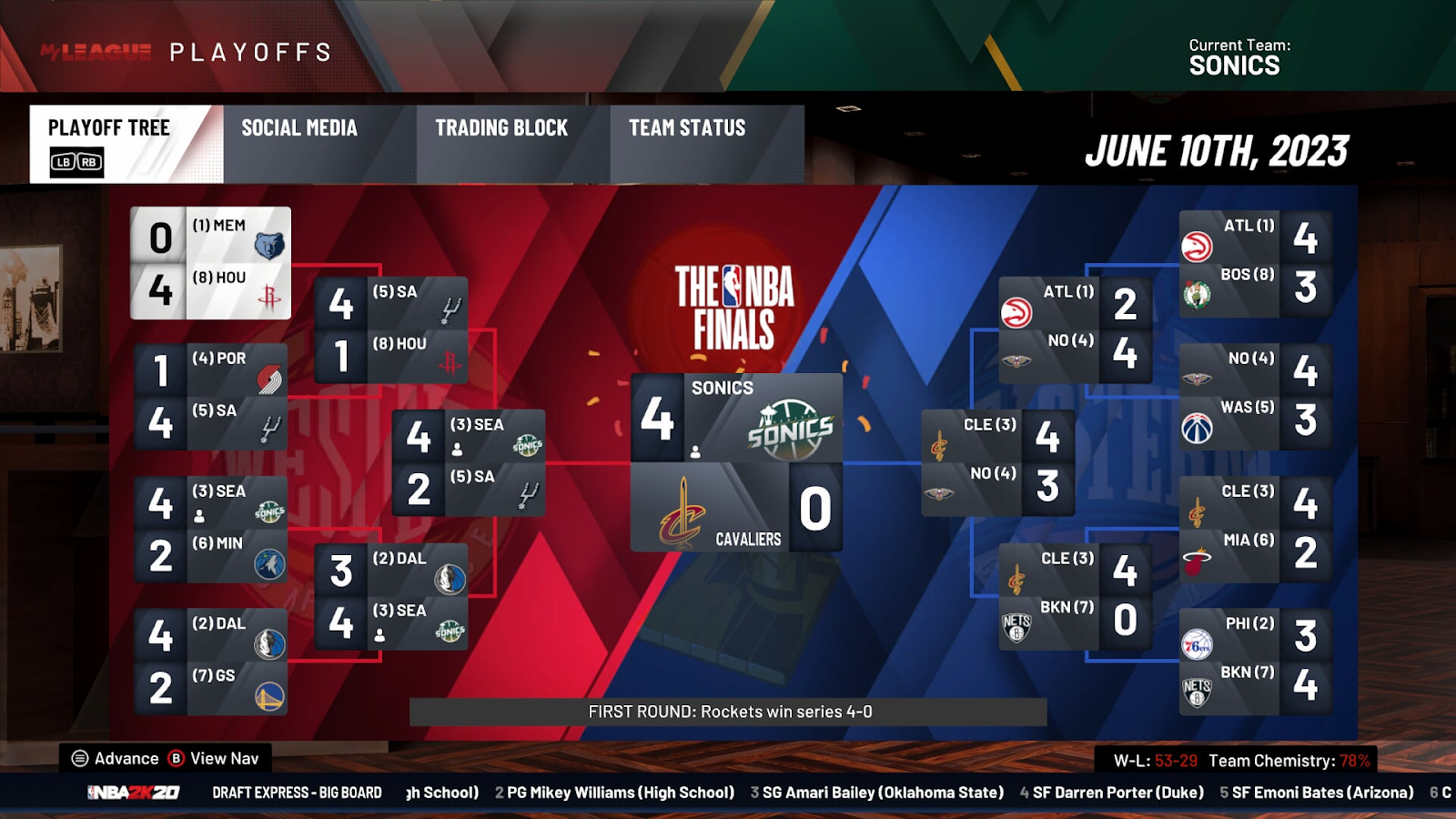Select the Cleveland vs Brooklyn second-round series
This screenshot has width=1456, height=819.
1076,596
